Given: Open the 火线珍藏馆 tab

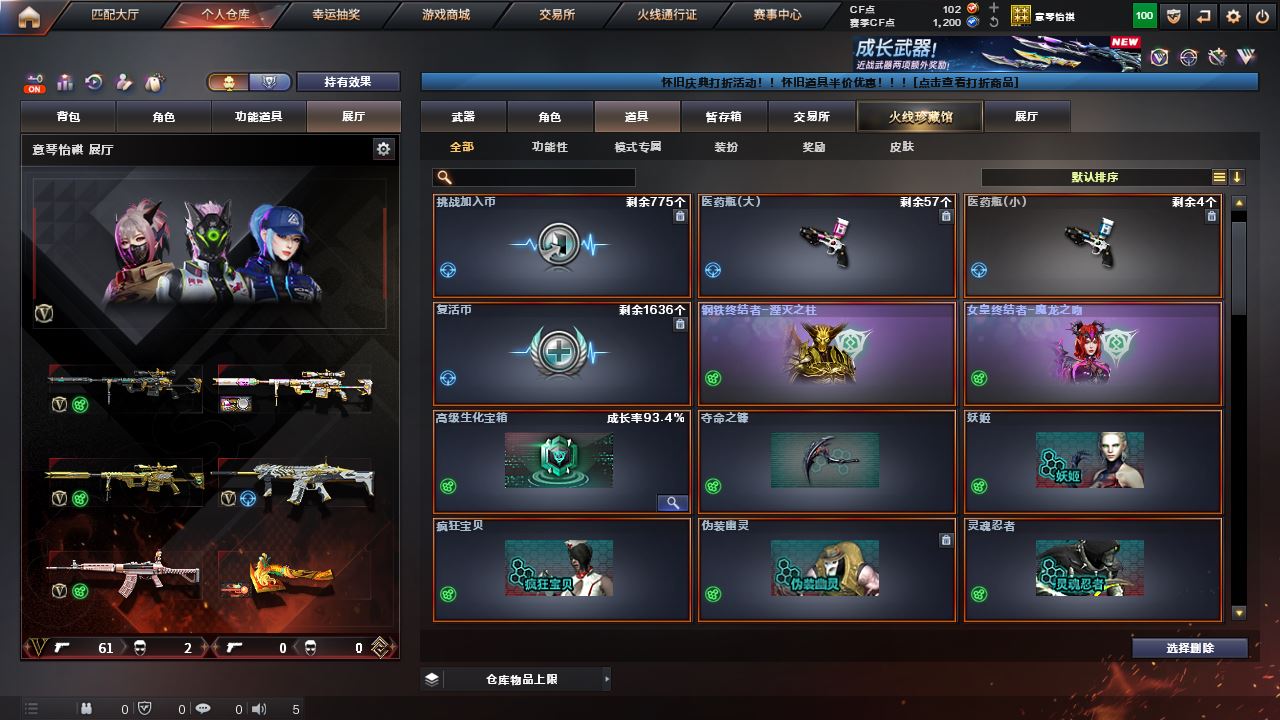Looking at the screenshot, I should click(920, 117).
